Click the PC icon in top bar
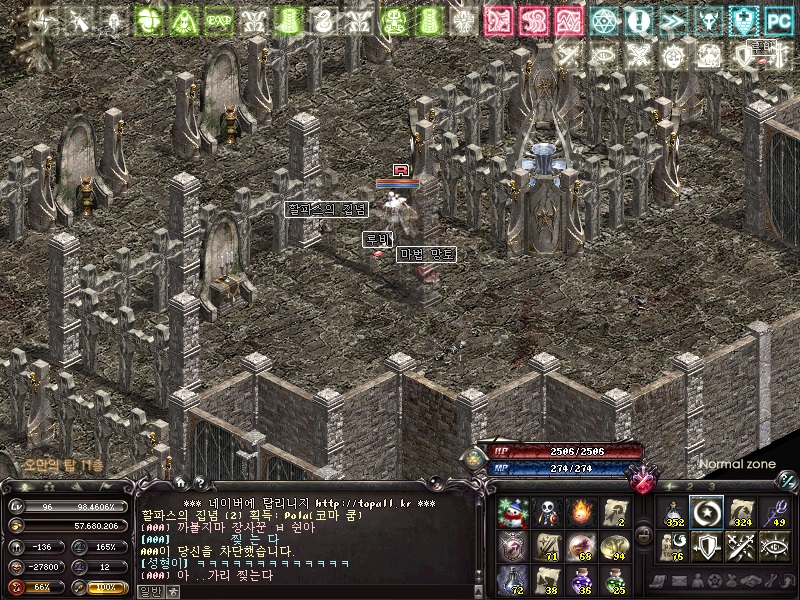This screenshot has width=800, height=600. (778, 19)
